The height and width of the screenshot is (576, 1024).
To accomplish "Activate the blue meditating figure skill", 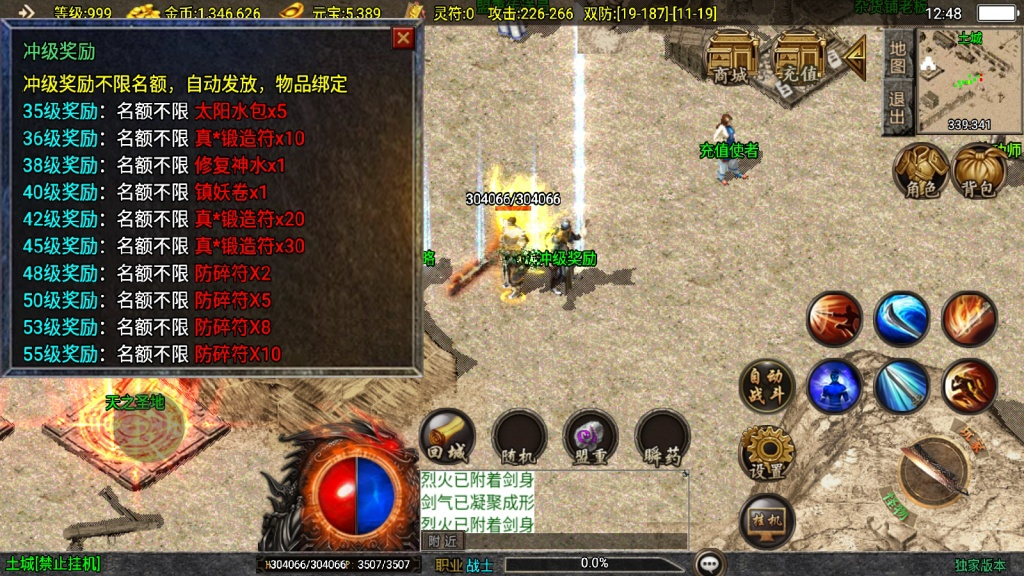I will click(834, 386).
